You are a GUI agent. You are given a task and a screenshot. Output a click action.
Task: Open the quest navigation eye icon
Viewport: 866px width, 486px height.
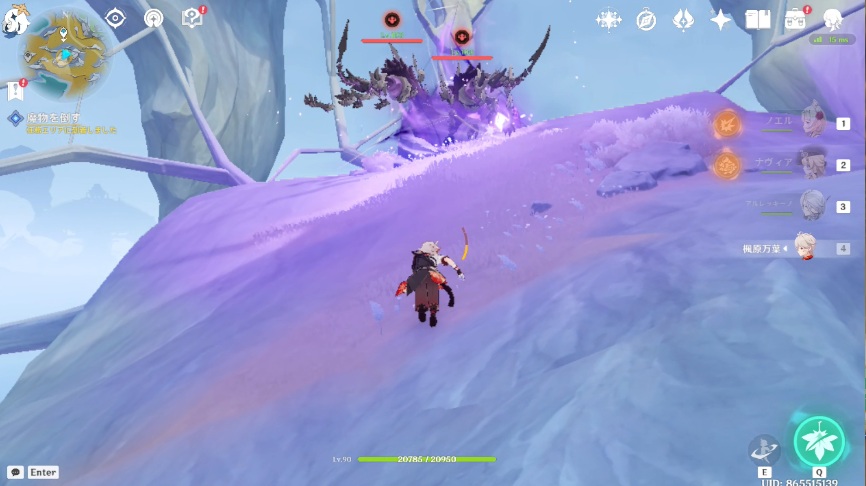tap(116, 18)
